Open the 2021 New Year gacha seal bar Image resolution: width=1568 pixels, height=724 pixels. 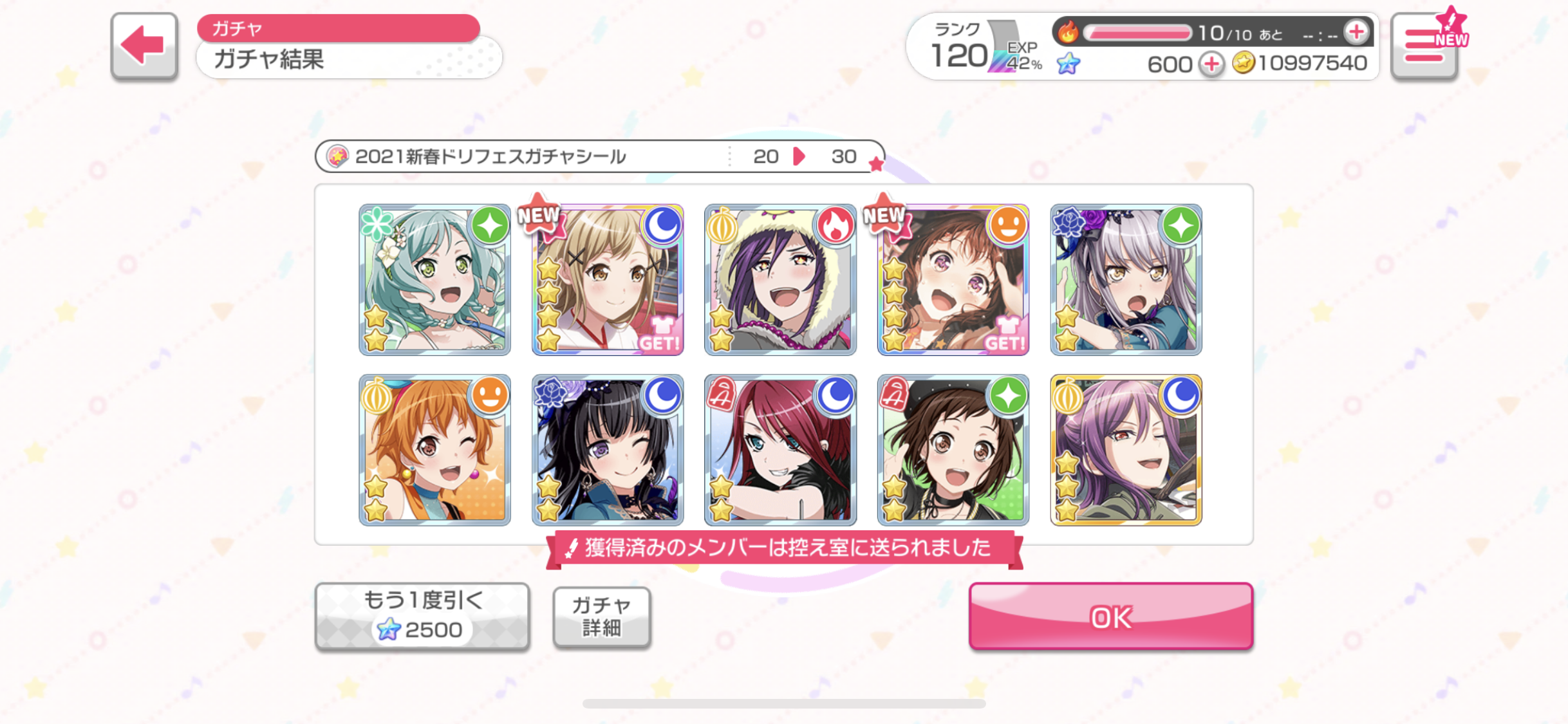(x=599, y=156)
